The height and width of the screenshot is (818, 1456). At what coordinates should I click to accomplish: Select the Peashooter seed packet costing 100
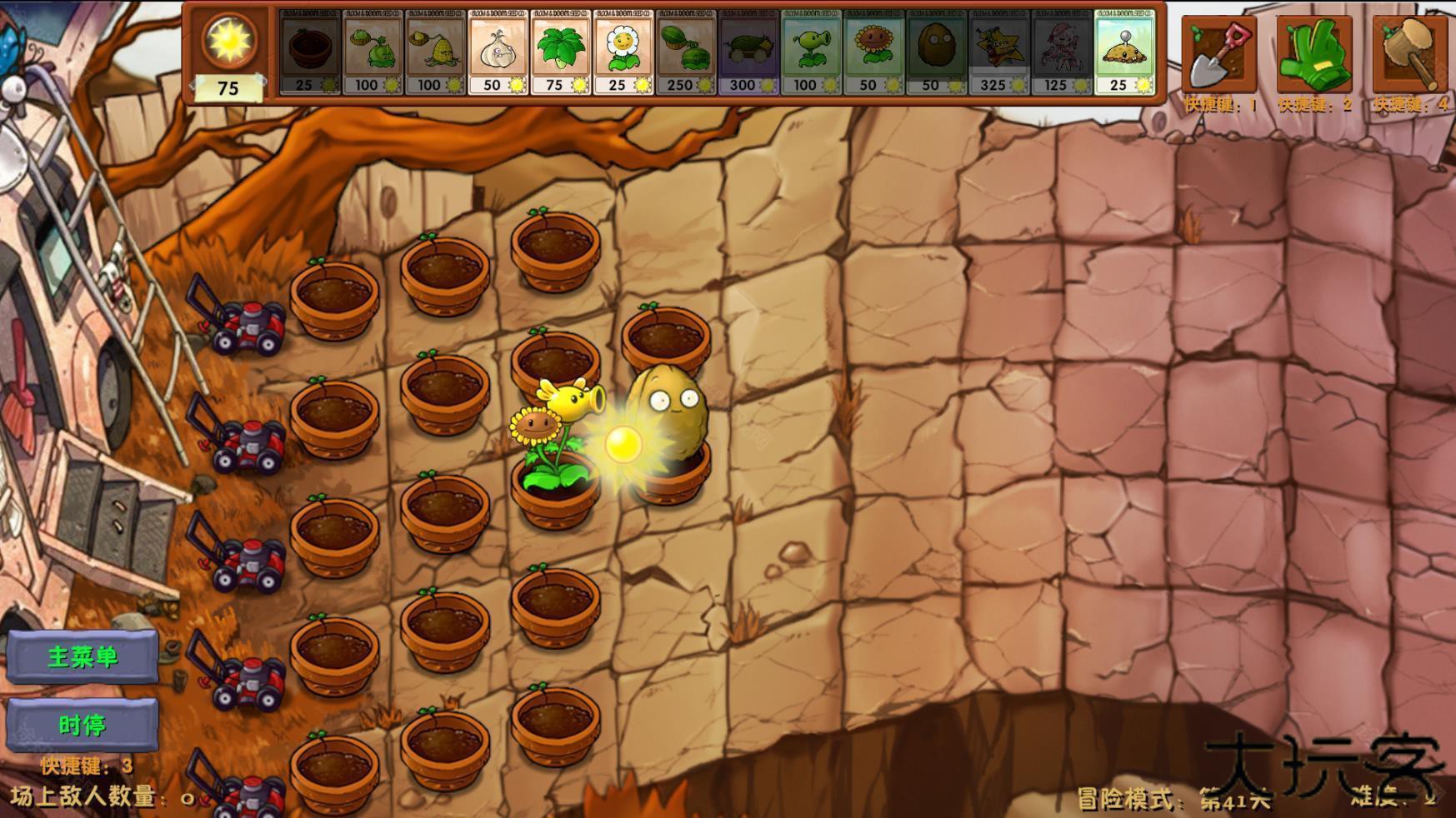[x=810, y=50]
